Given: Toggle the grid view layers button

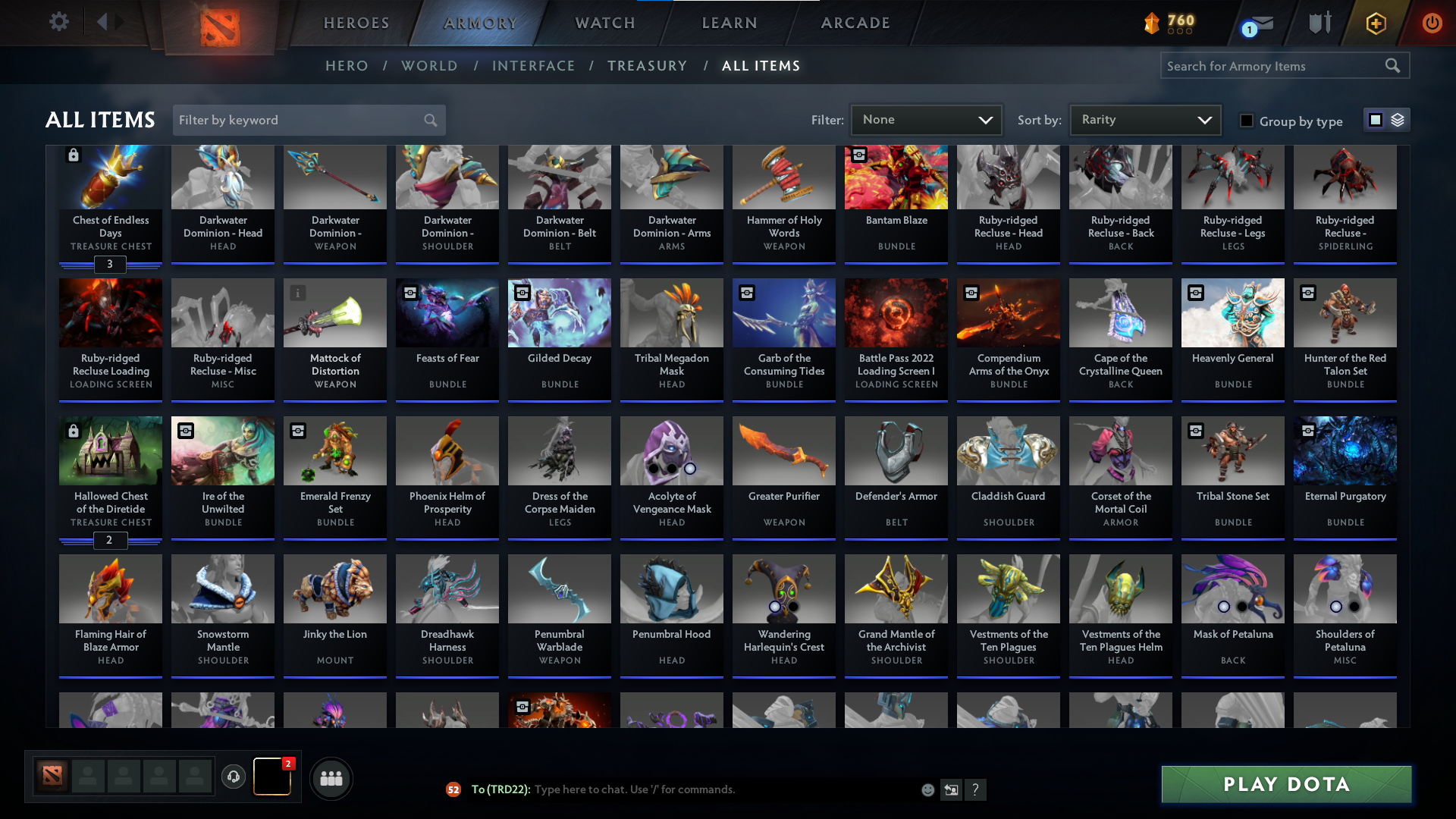Looking at the screenshot, I should point(1398,120).
